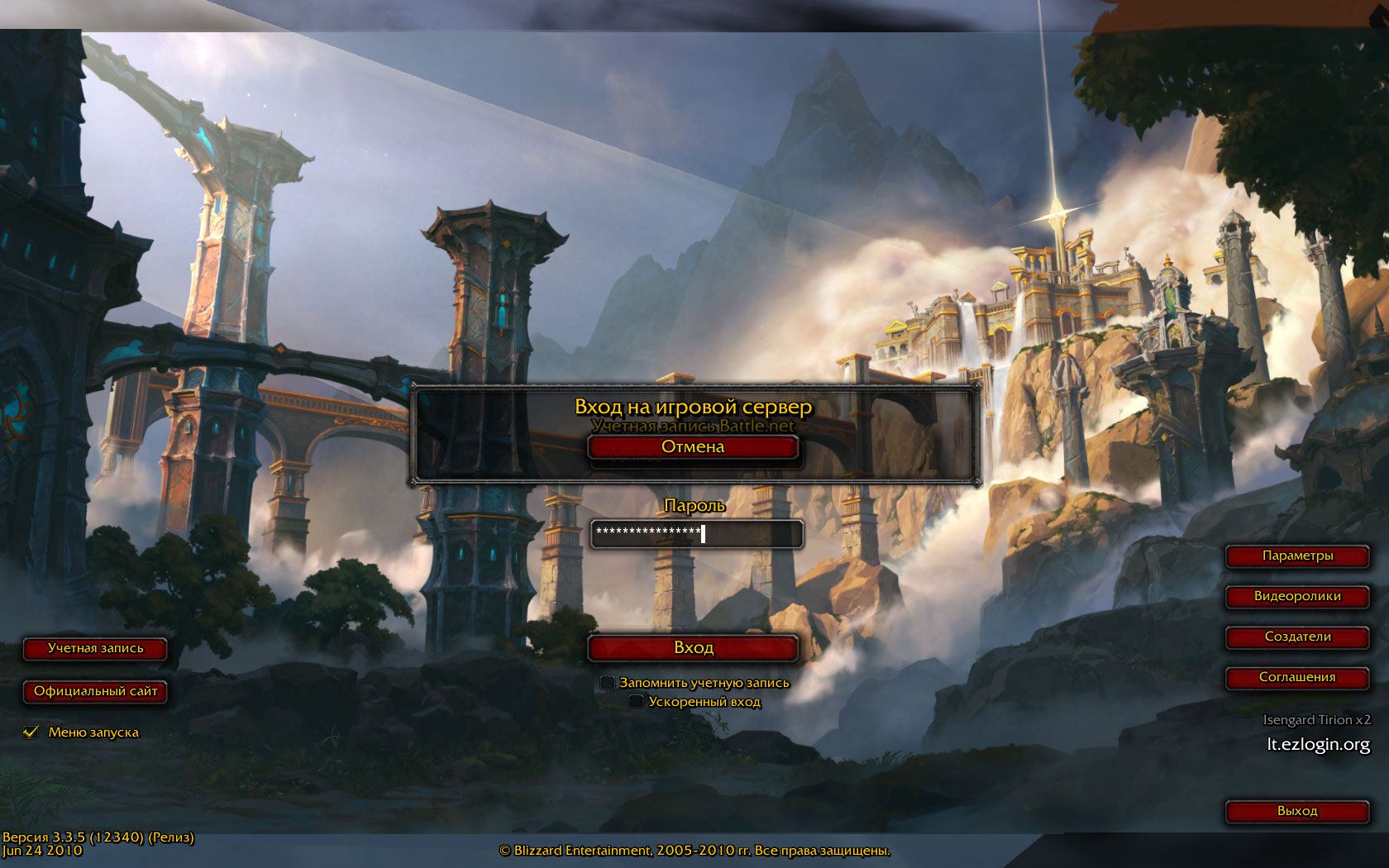
Task: Enable the Ускоренный вход checkbox
Action: (x=636, y=702)
